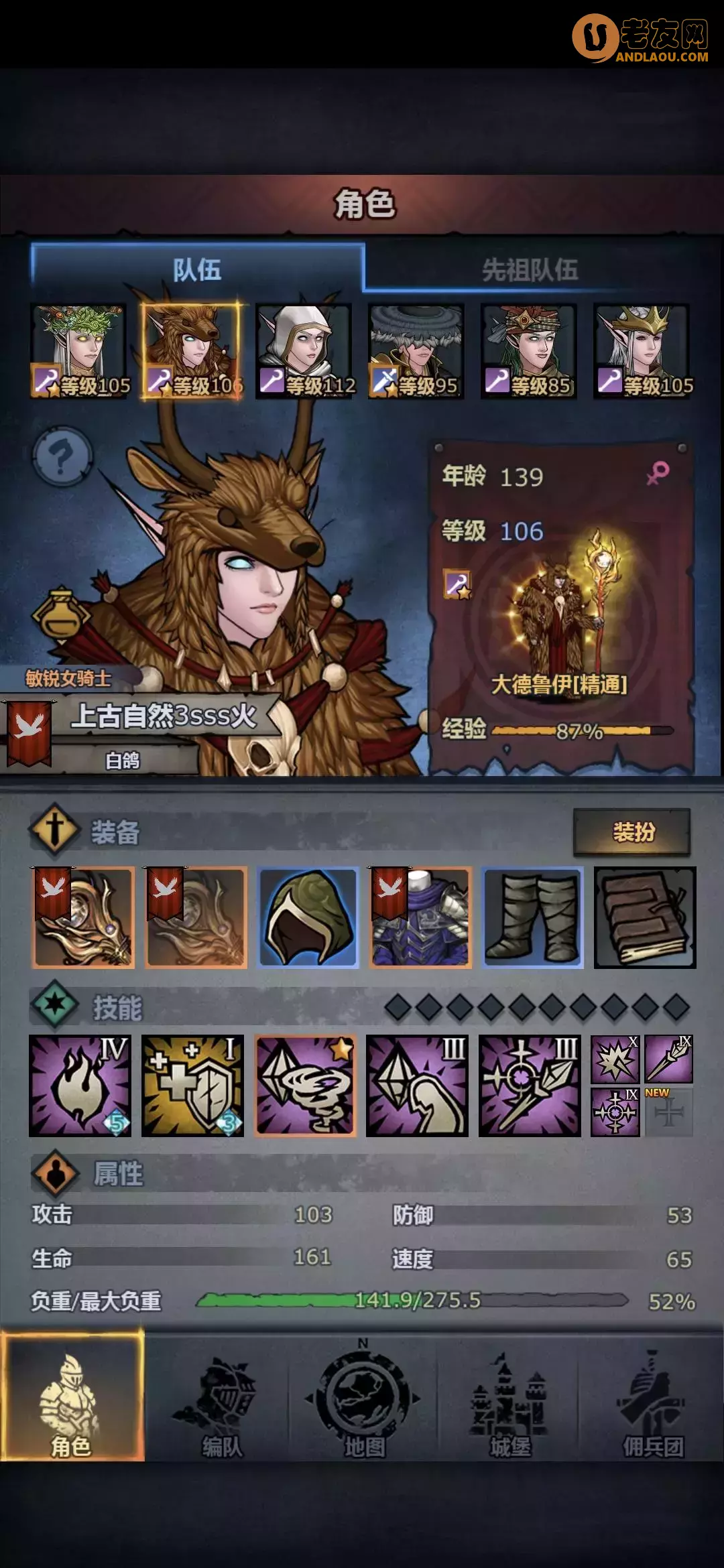Select the wrapped boots equipment slot
724x1568 pixels.
[533, 917]
